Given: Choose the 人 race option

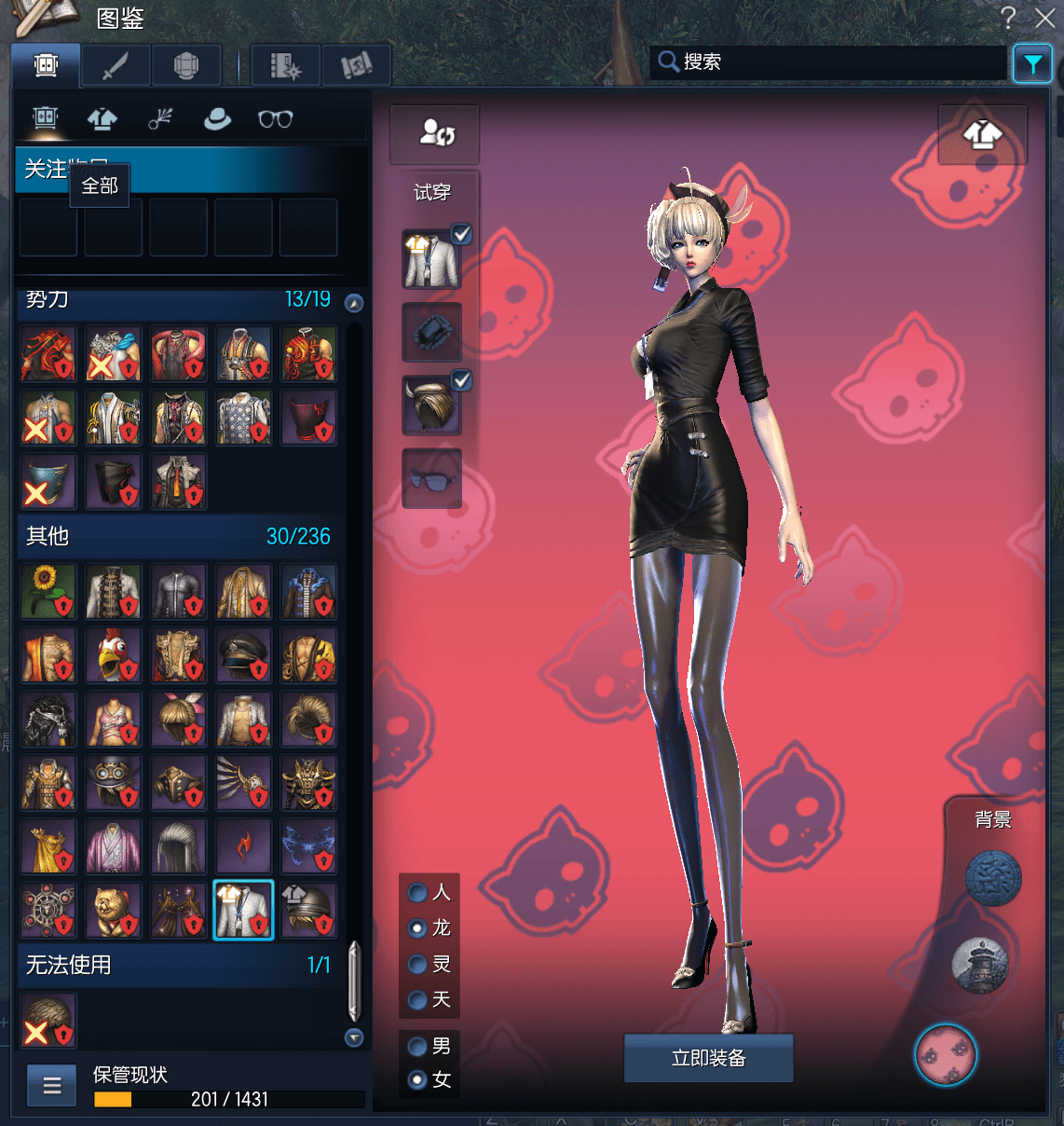Looking at the screenshot, I should (418, 893).
